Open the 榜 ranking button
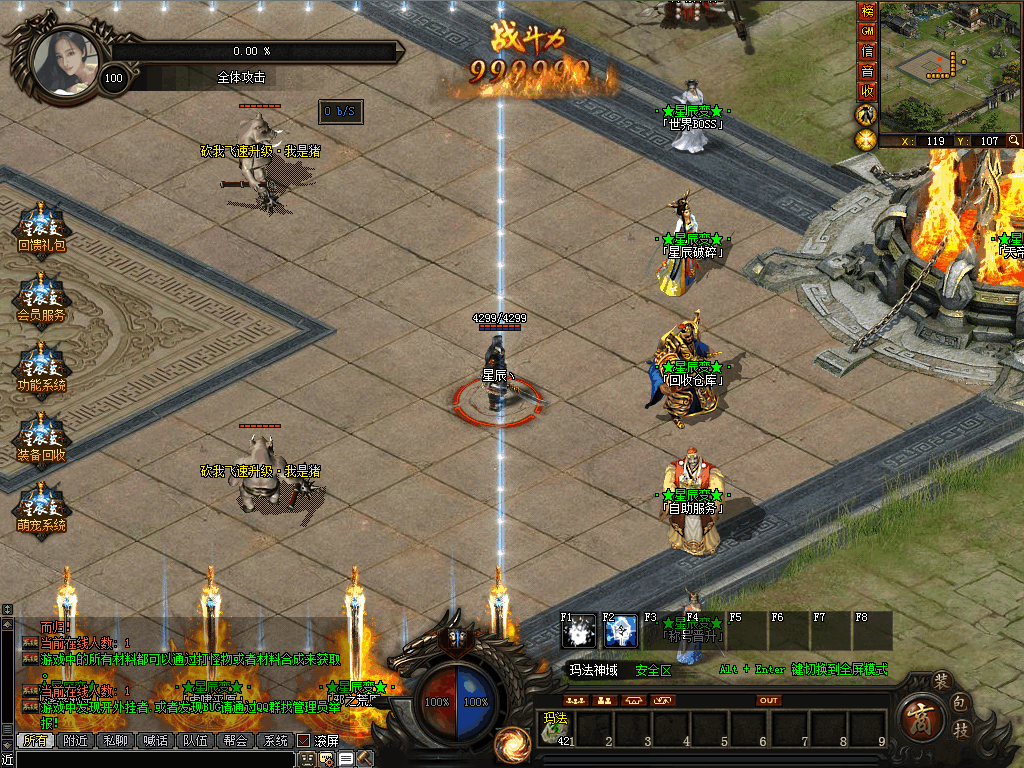Image resolution: width=1024 pixels, height=768 pixels. point(867,12)
